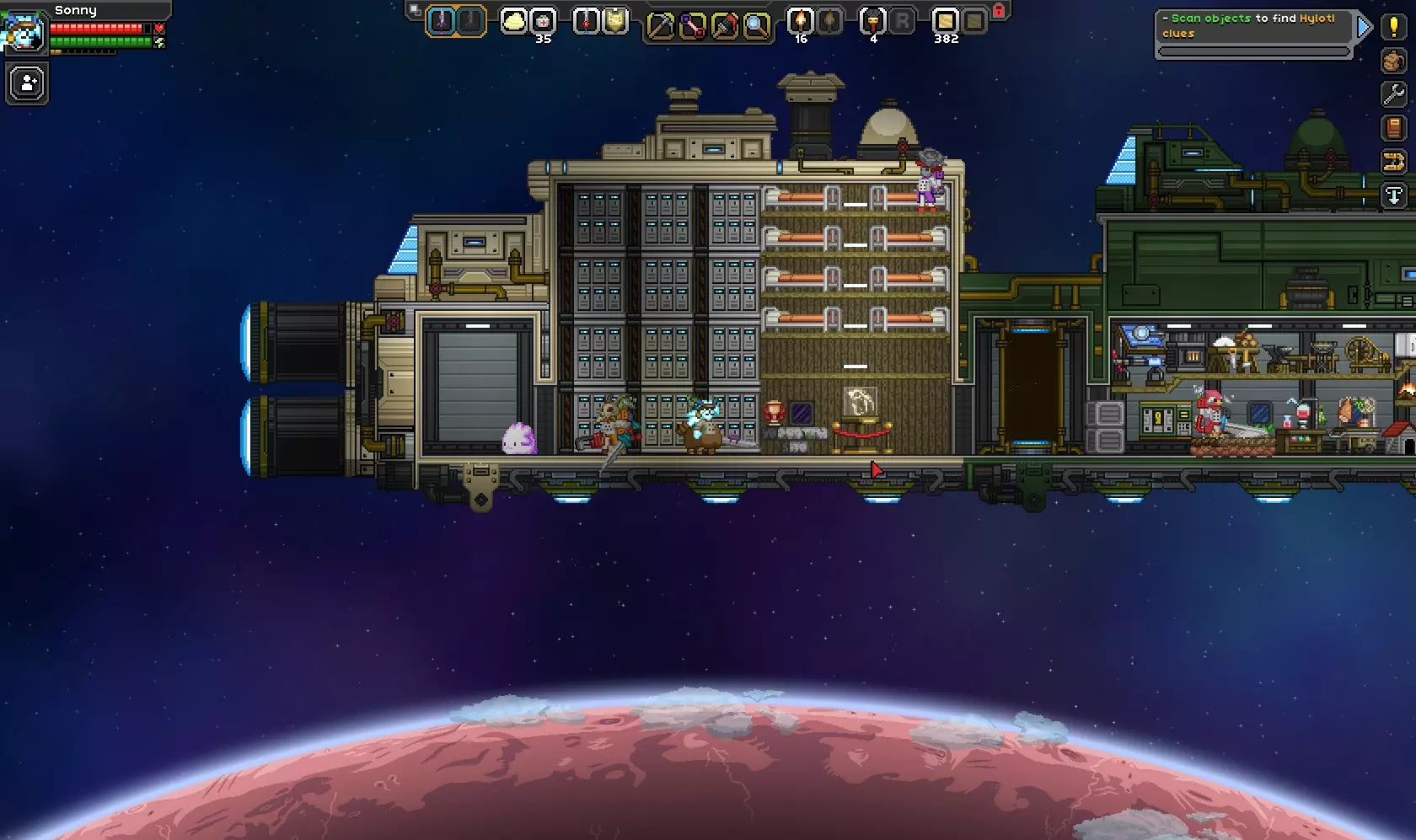Open the wrench crafting menu
The image size is (1416, 840).
click(x=1394, y=94)
